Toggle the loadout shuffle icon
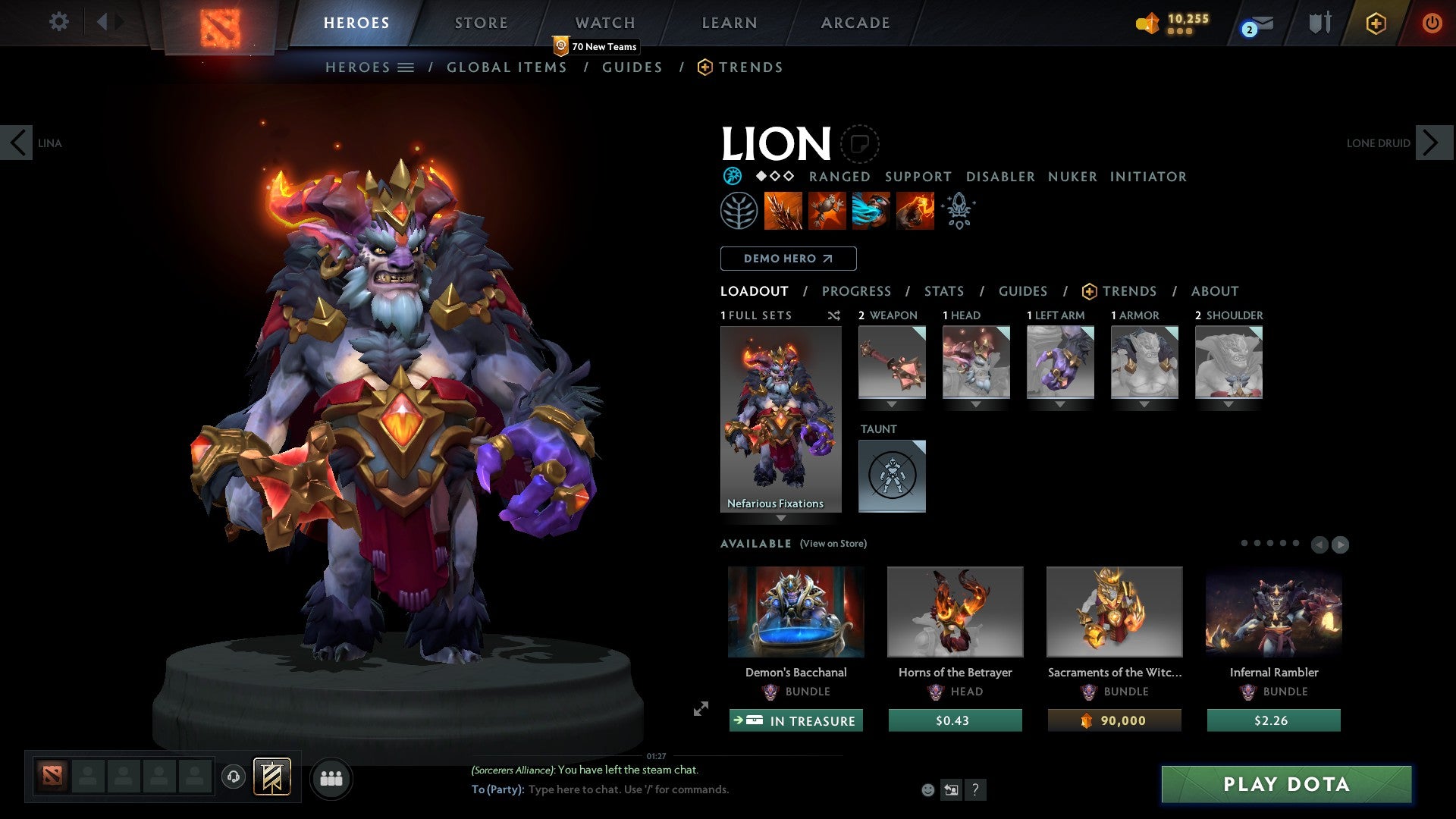 833,315
